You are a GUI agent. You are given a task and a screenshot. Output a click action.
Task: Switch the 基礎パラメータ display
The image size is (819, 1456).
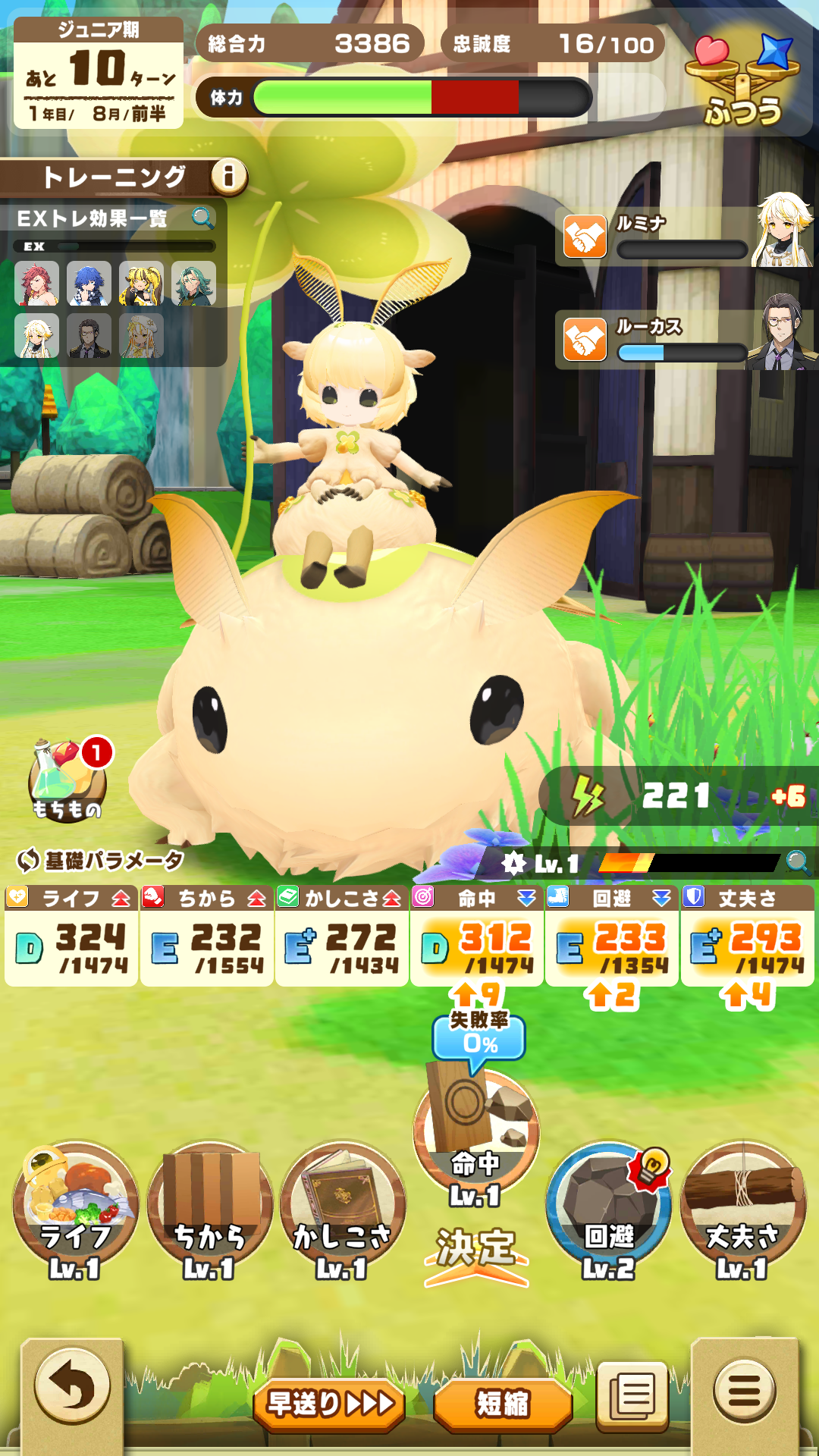click(28, 860)
